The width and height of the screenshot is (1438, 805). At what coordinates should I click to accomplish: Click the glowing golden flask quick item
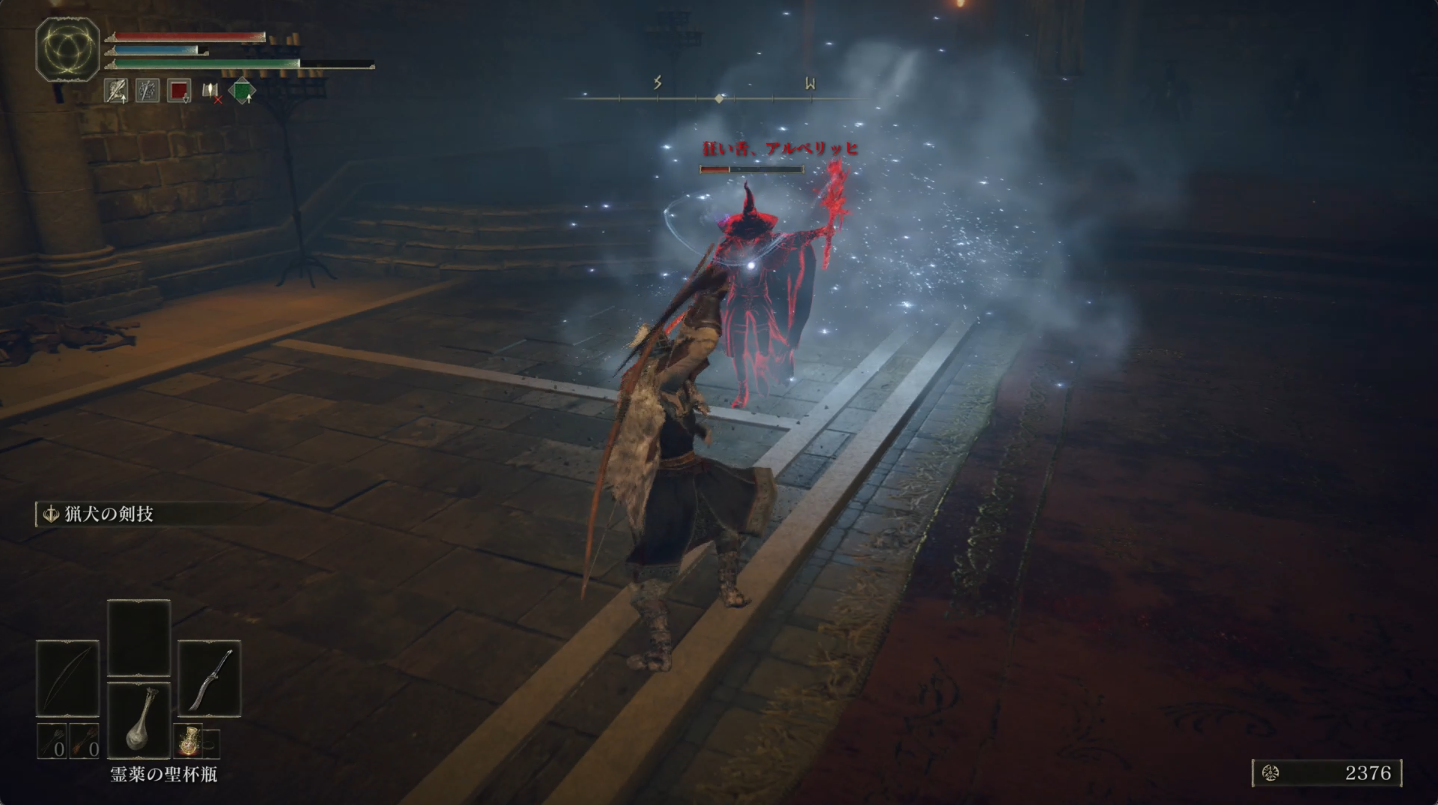point(190,741)
